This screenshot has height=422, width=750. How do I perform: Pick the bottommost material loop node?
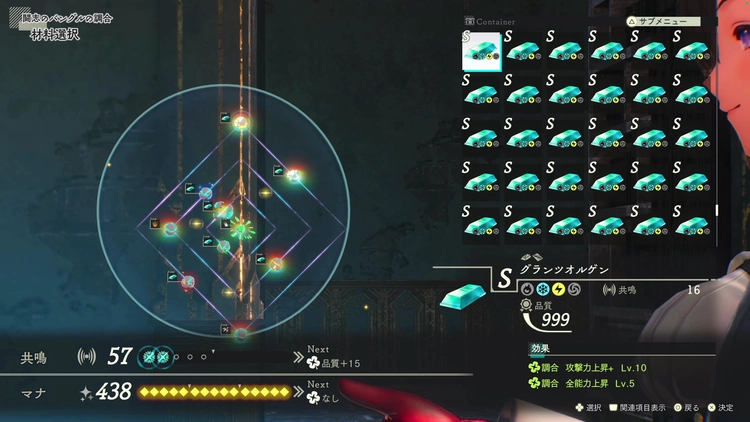pyautogui.click(x=241, y=331)
